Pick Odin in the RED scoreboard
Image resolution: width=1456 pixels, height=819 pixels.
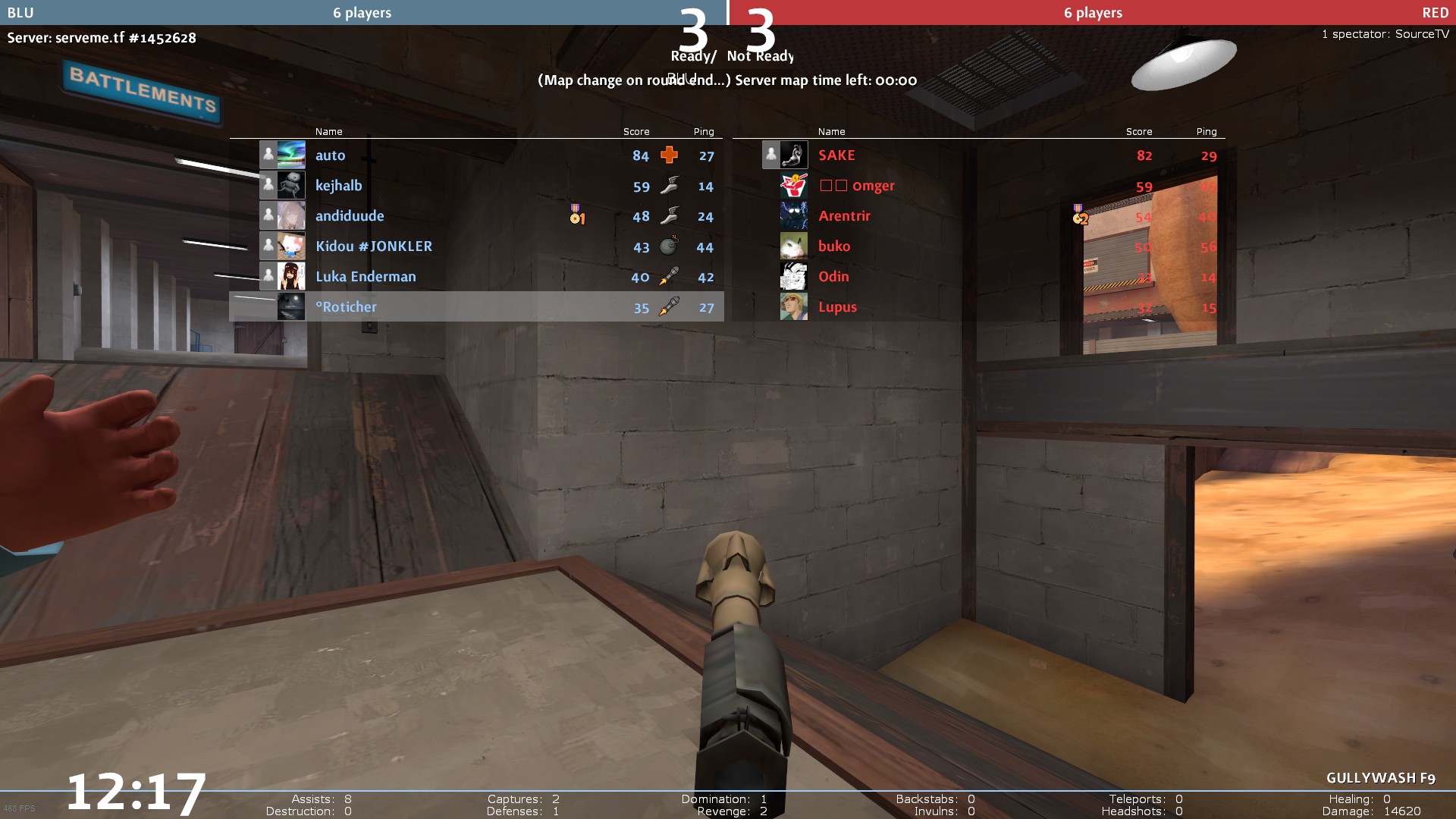coord(833,277)
